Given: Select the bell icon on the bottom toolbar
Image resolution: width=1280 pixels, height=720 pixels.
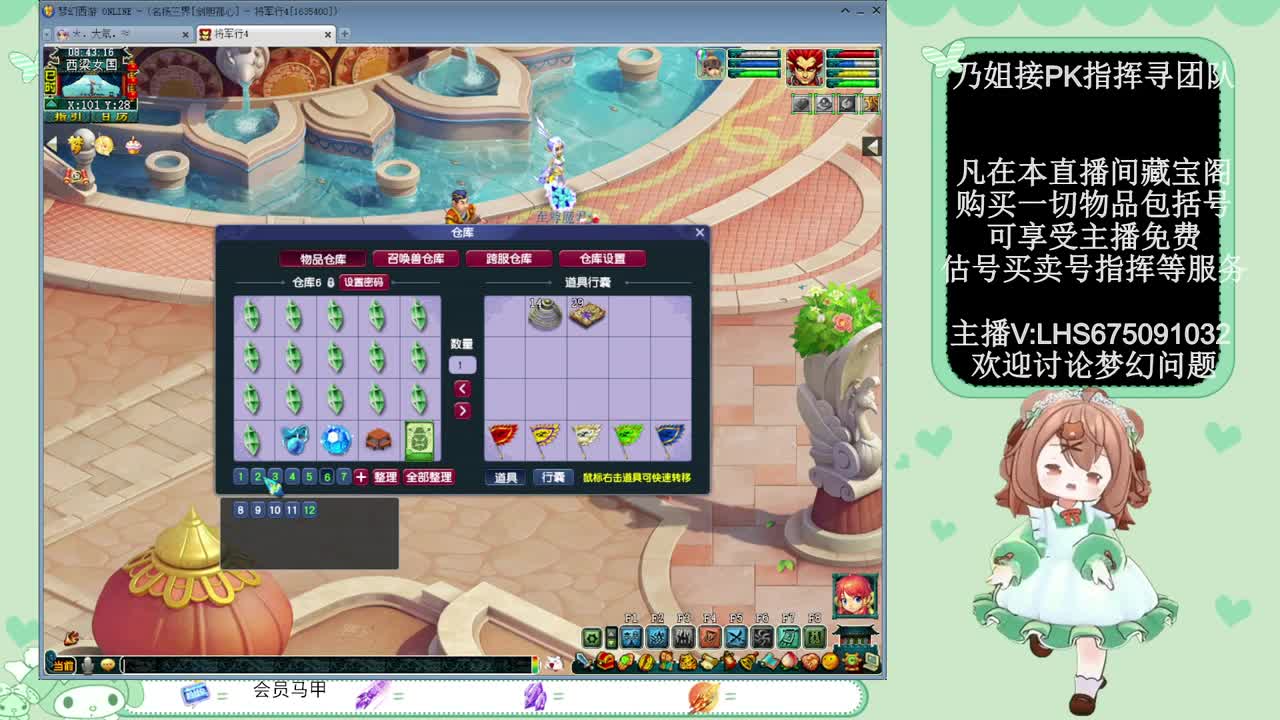Looking at the screenshot, I should click(746, 663).
